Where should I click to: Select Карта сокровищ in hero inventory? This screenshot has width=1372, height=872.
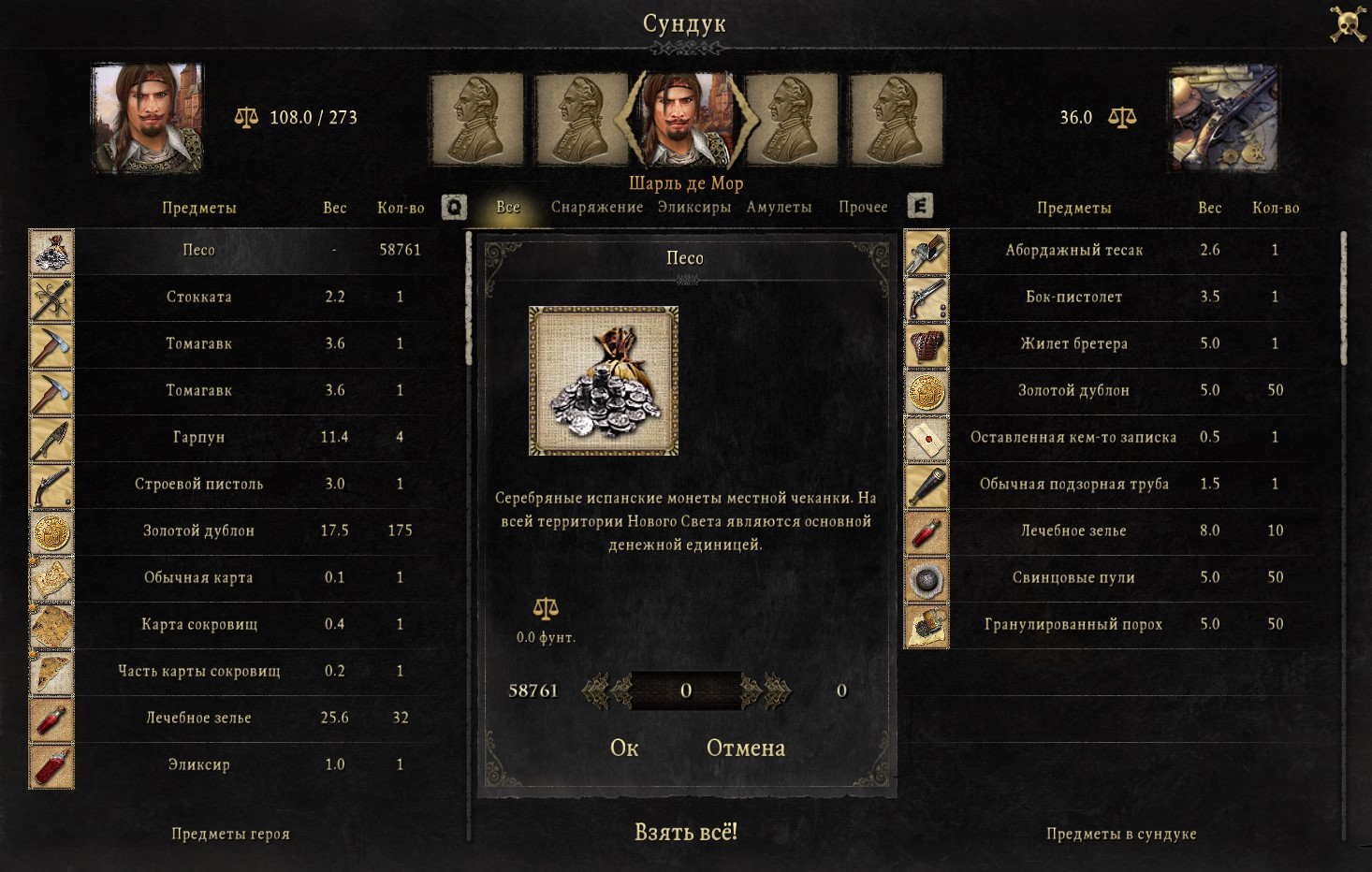click(x=198, y=624)
